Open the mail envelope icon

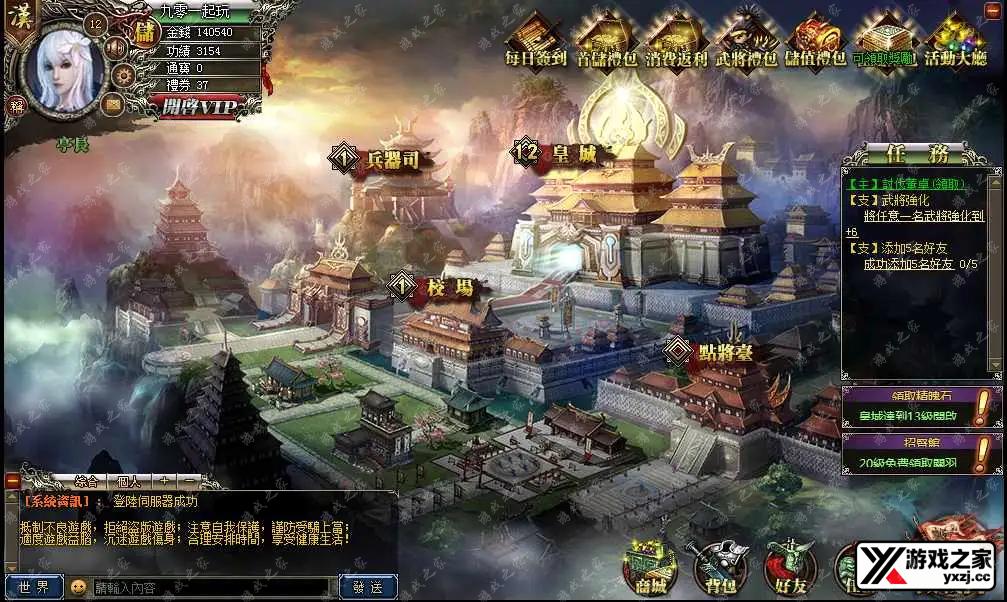pos(112,102)
